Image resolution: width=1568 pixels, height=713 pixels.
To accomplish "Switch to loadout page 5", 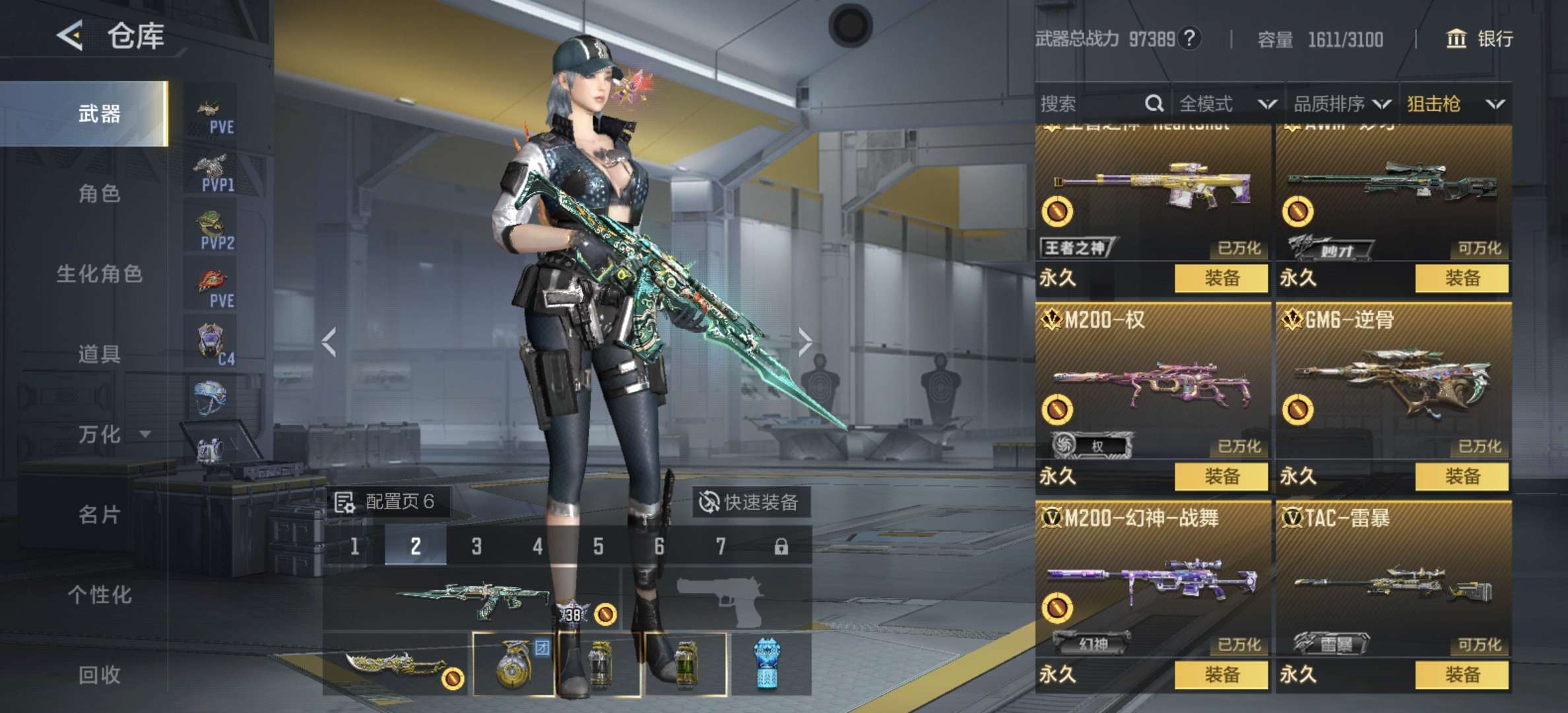I will tap(598, 547).
